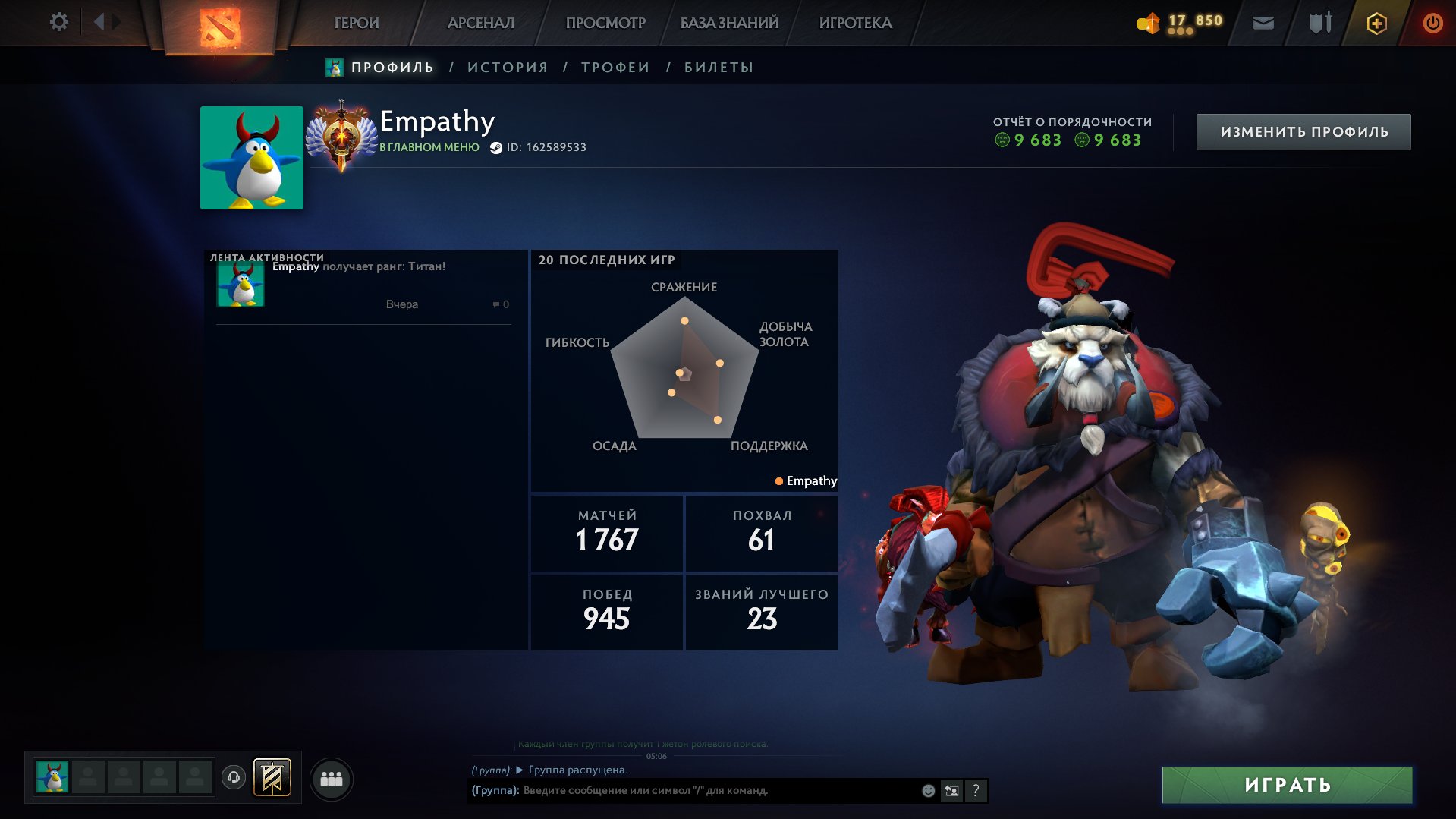Image resolution: width=1456 pixels, height=819 pixels.
Task: Click the ИЗМЕНИТЬ ПРОФИЛЬ button
Action: (1303, 131)
